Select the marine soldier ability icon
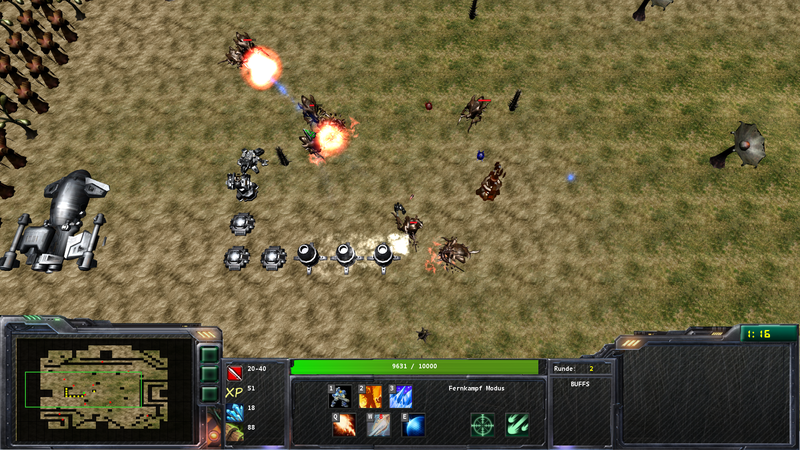Image resolution: width=800 pixels, height=450 pixels. [x=341, y=397]
